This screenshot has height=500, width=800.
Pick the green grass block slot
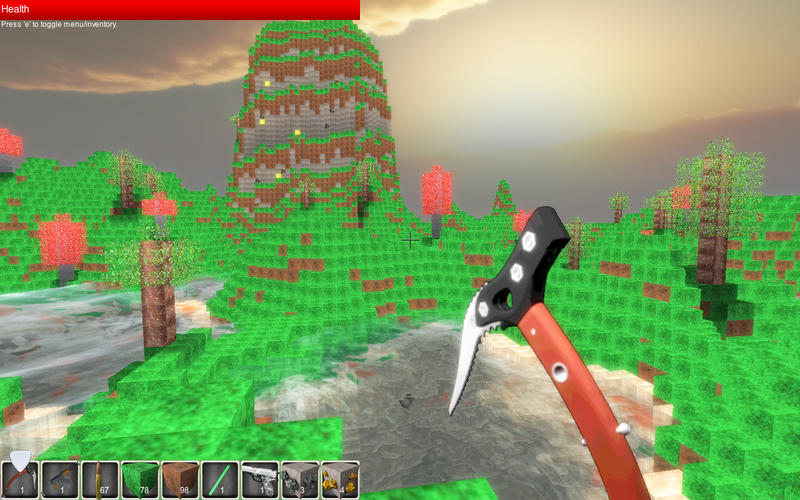[140, 479]
